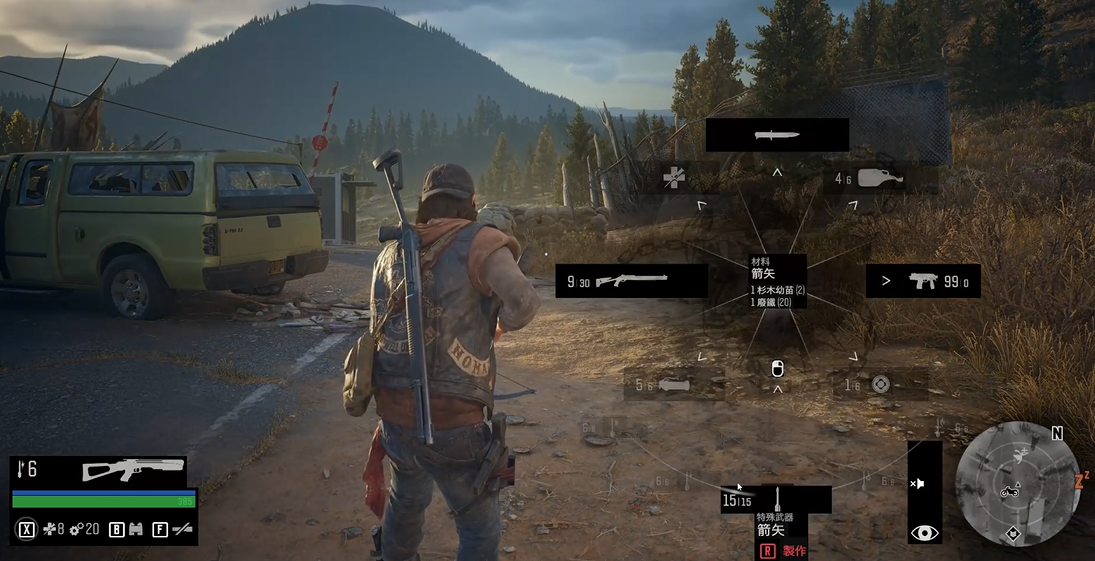
Task: Click the motorcycle marker on minimap
Action: point(1009,491)
